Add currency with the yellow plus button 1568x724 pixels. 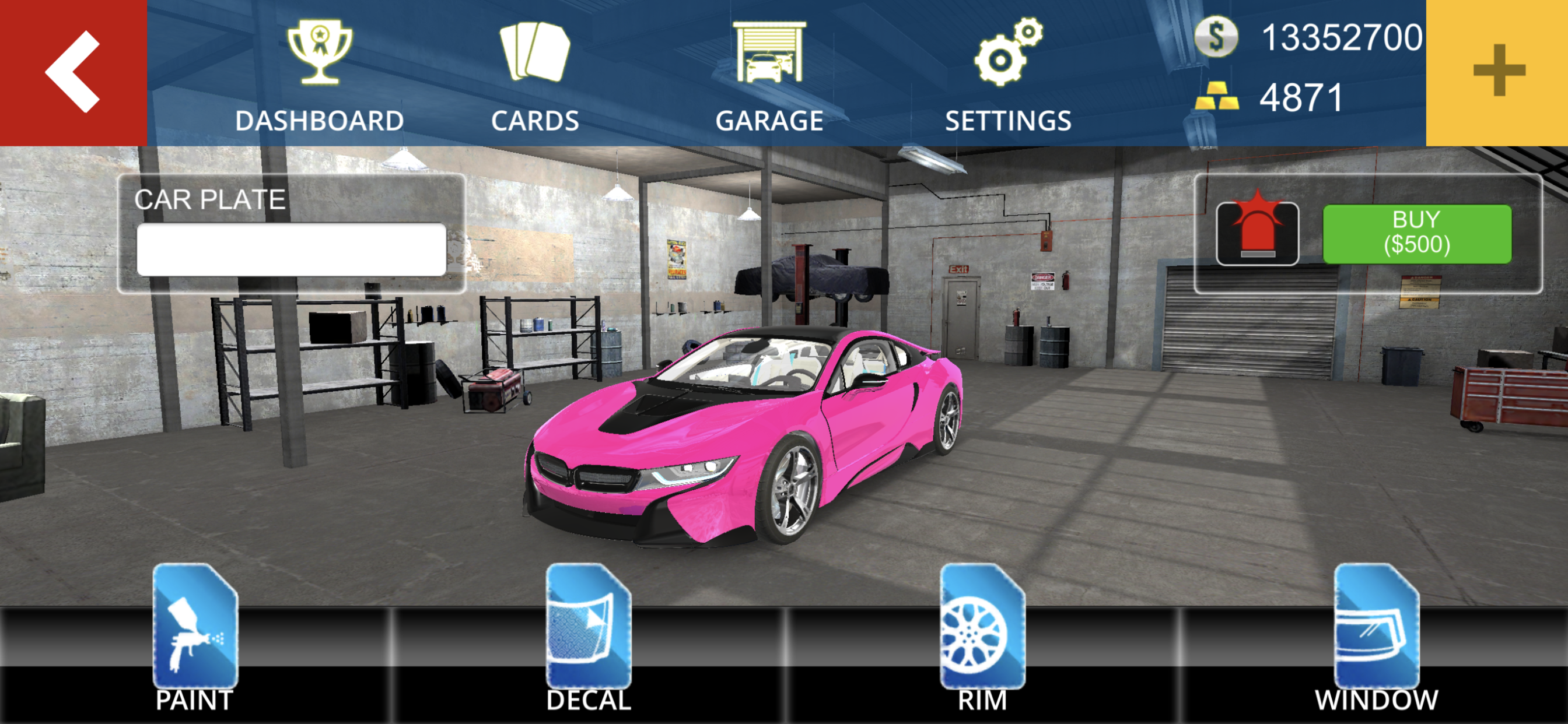click(1497, 72)
